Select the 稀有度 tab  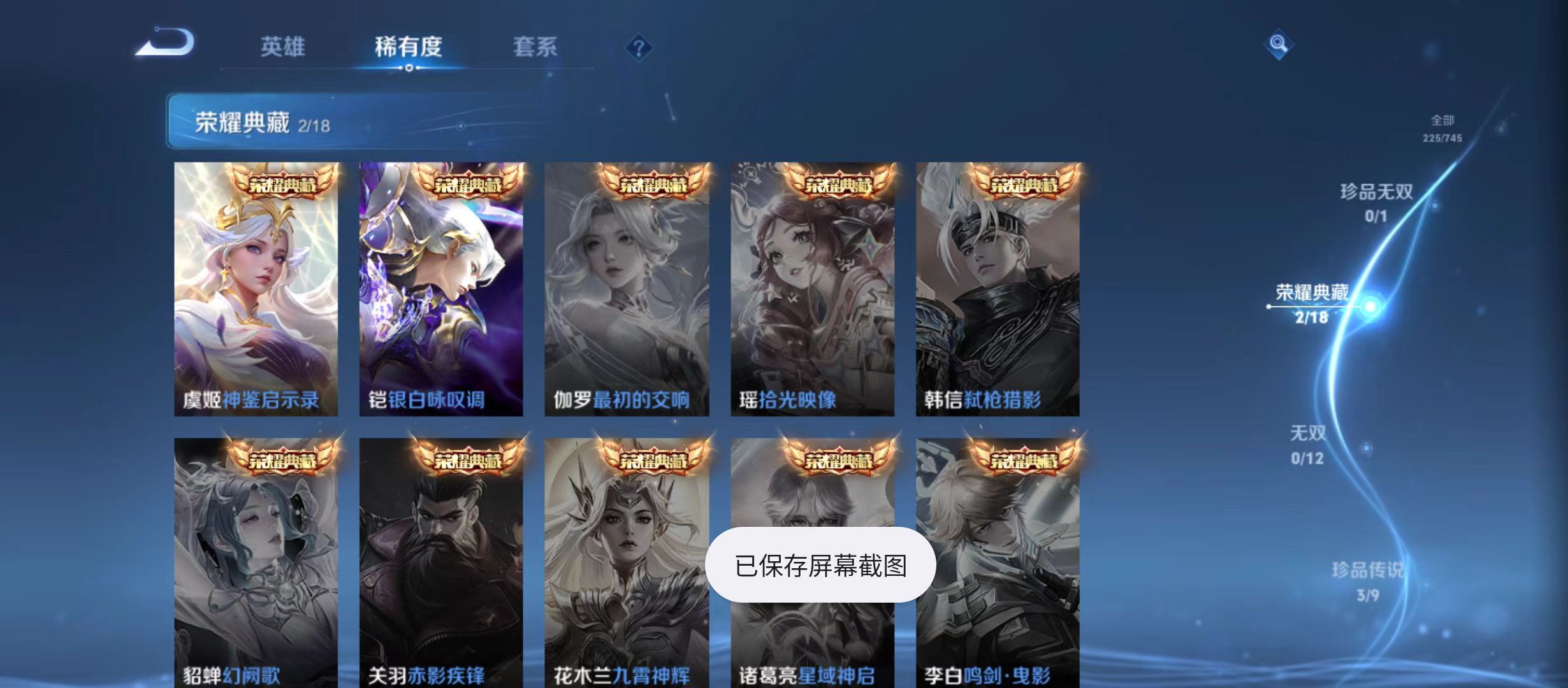click(410, 47)
